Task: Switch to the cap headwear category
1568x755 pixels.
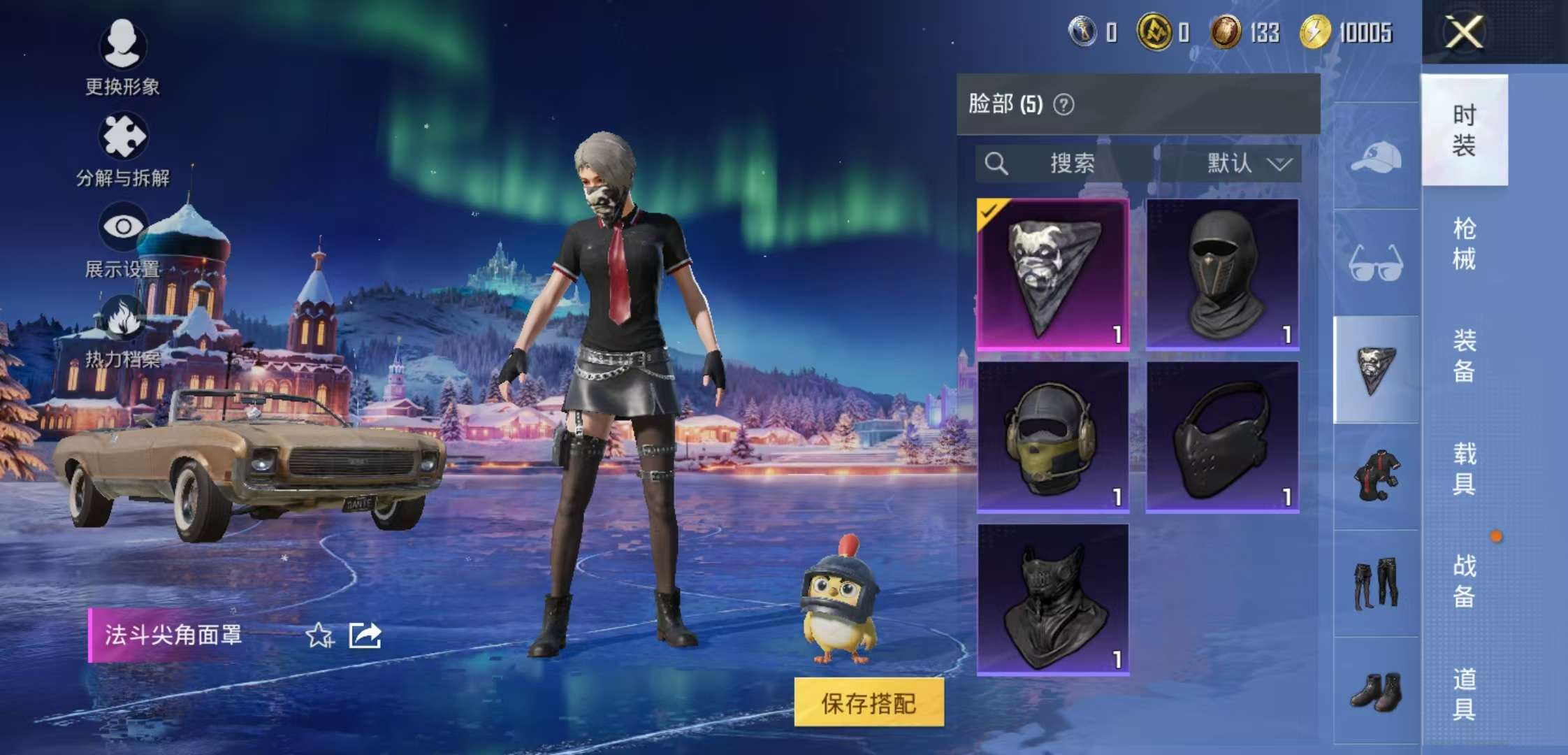Action: click(x=1376, y=157)
